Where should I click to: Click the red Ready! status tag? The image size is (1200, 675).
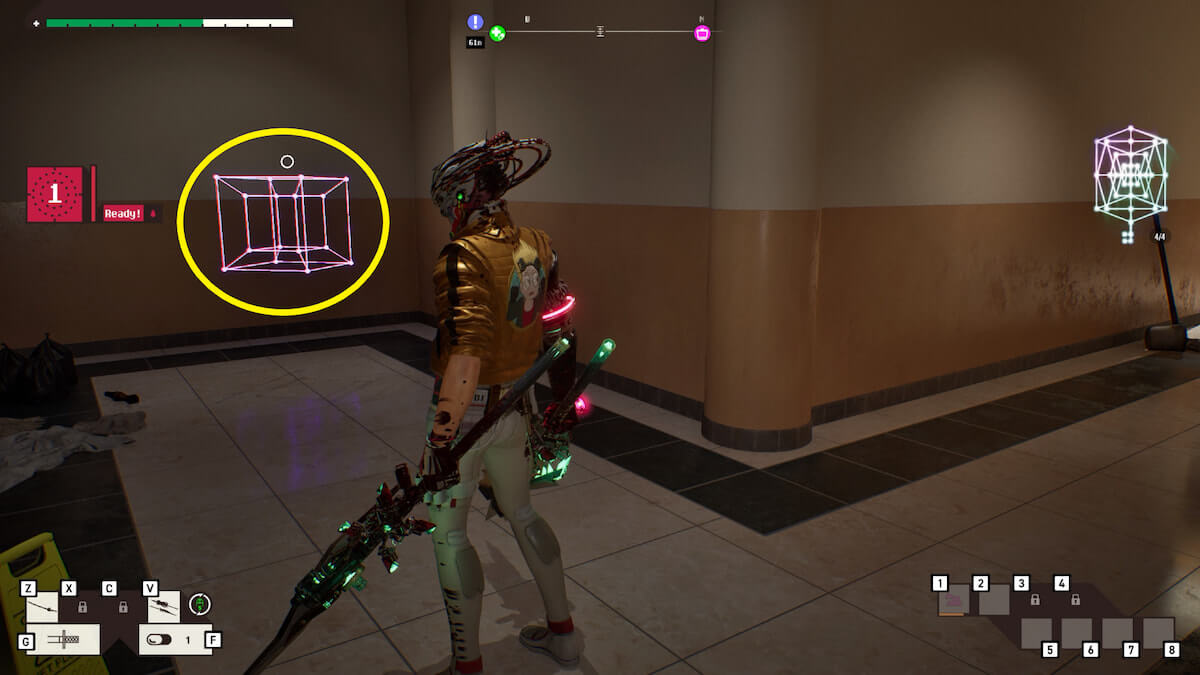[x=124, y=213]
